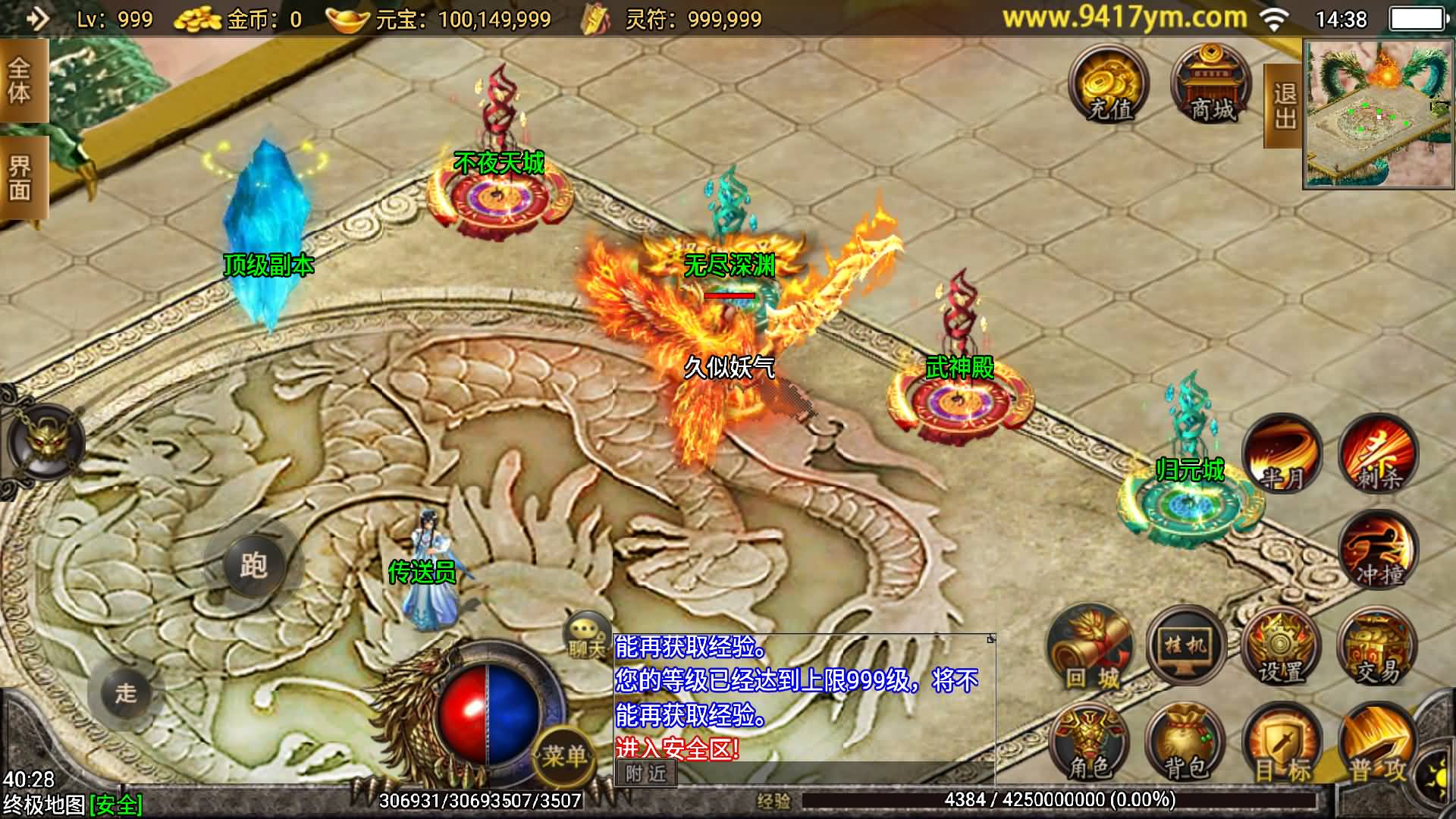Switch chat to the 附近 channel
This screenshot has height=819, width=1456.
[x=646, y=773]
